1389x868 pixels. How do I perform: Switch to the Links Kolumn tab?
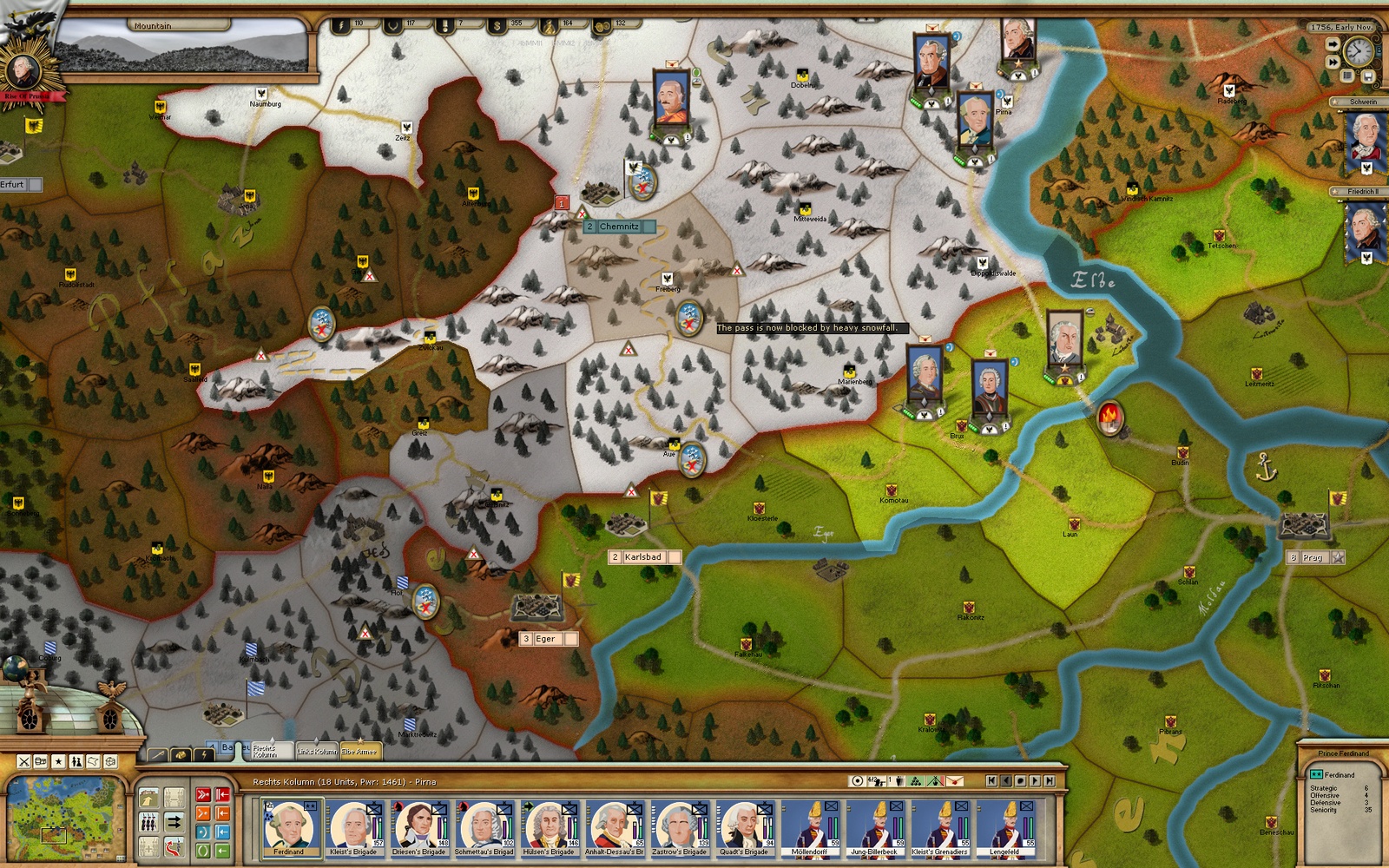[x=315, y=751]
